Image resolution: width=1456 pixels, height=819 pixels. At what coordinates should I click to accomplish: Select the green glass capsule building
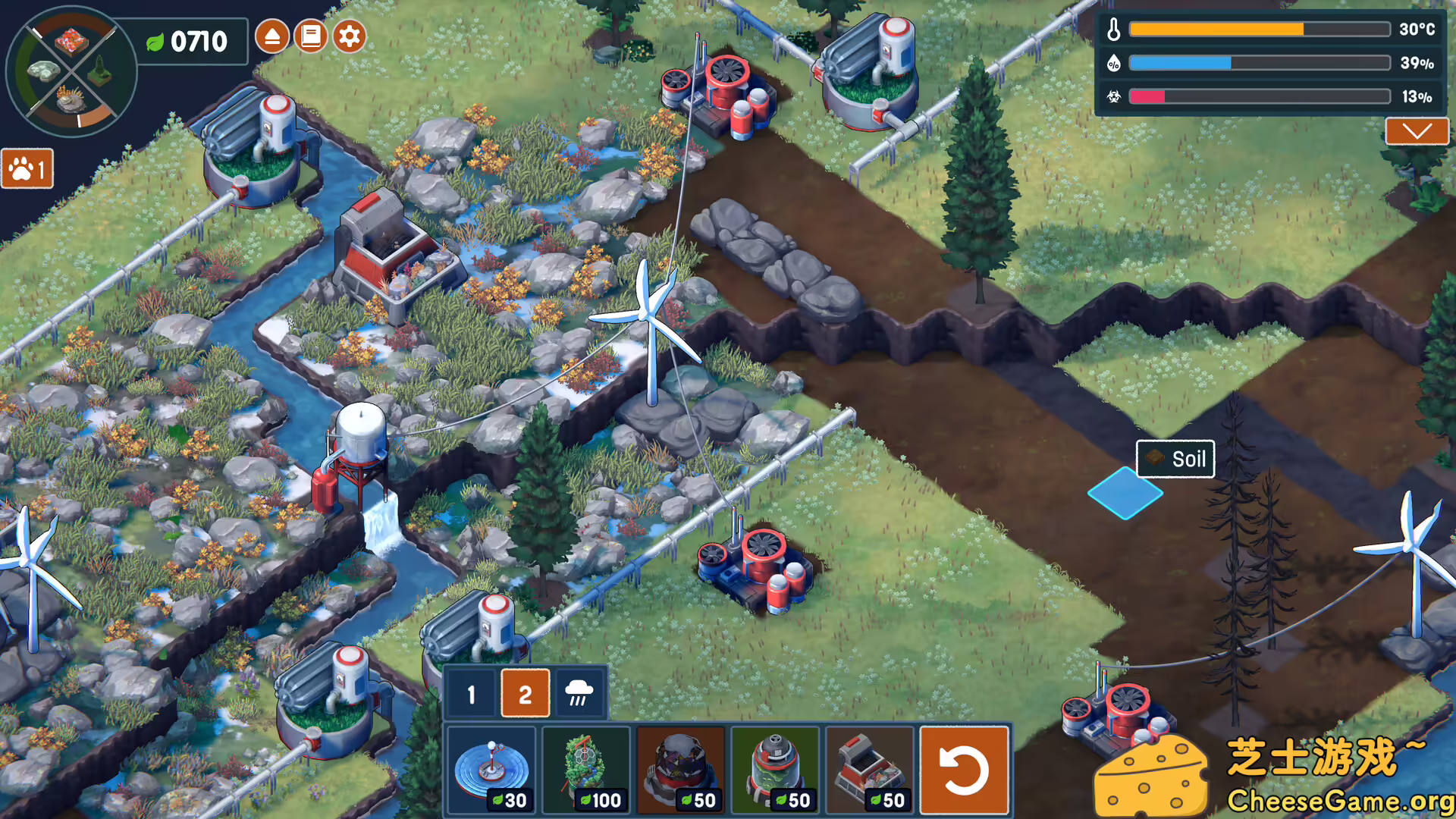(x=776, y=769)
